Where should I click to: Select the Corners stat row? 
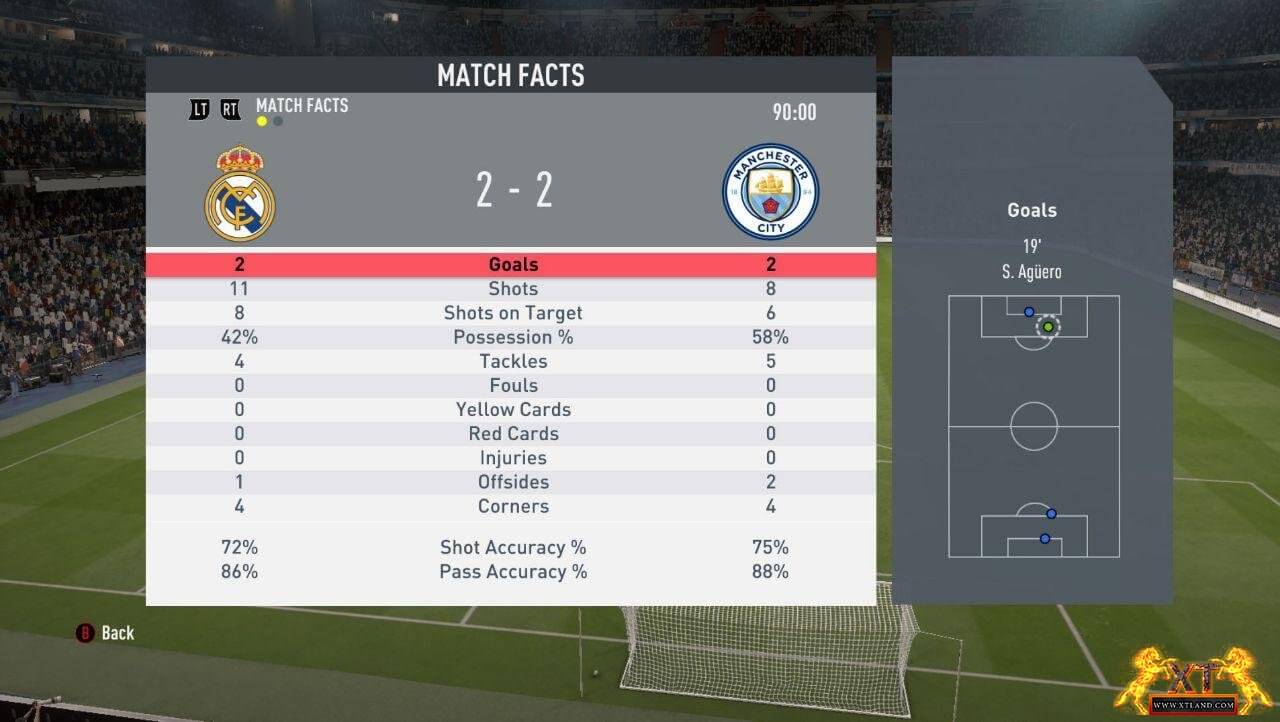(x=512, y=506)
